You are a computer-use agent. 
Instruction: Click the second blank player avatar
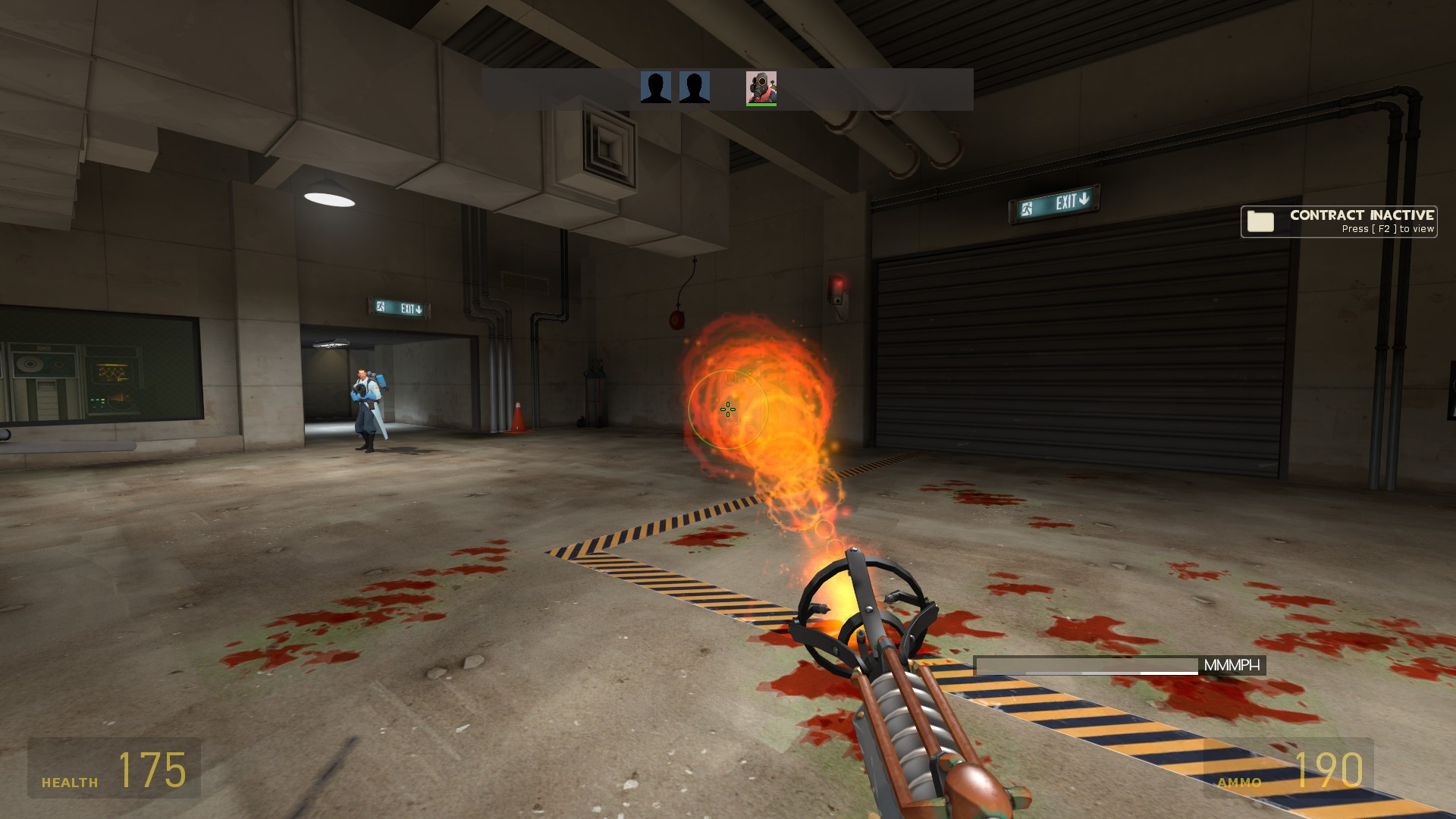click(696, 89)
